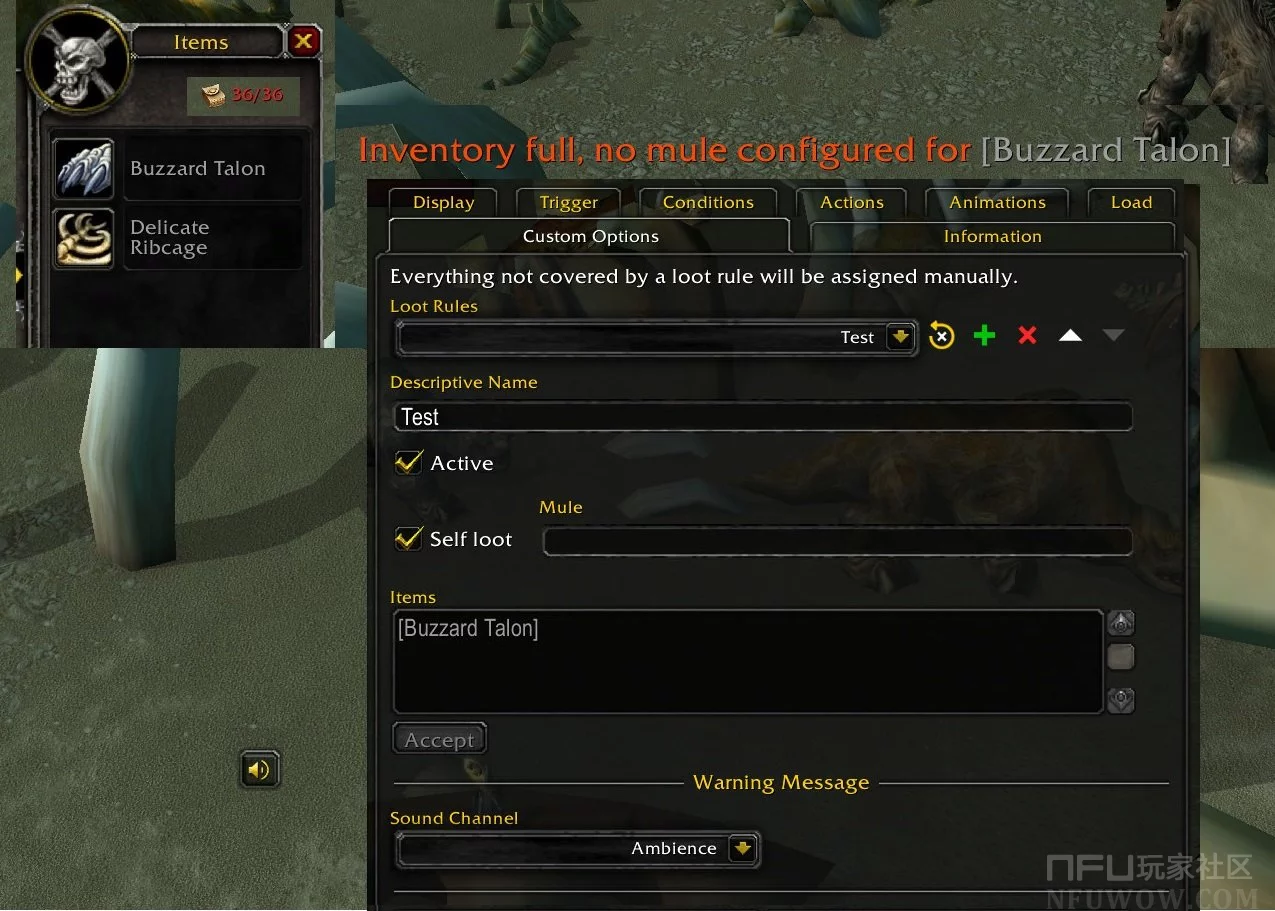The image size is (1275, 911).
Task: View the Information tab
Action: coord(992,236)
